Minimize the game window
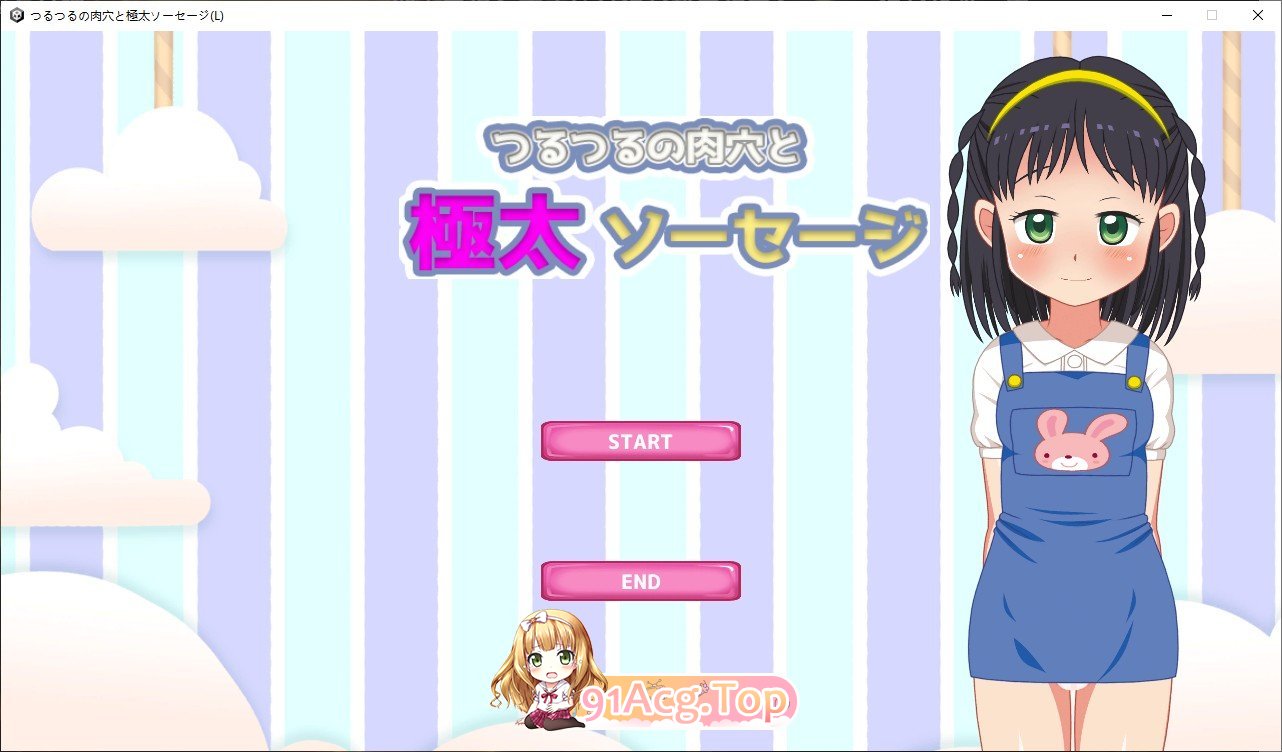 click(1166, 15)
